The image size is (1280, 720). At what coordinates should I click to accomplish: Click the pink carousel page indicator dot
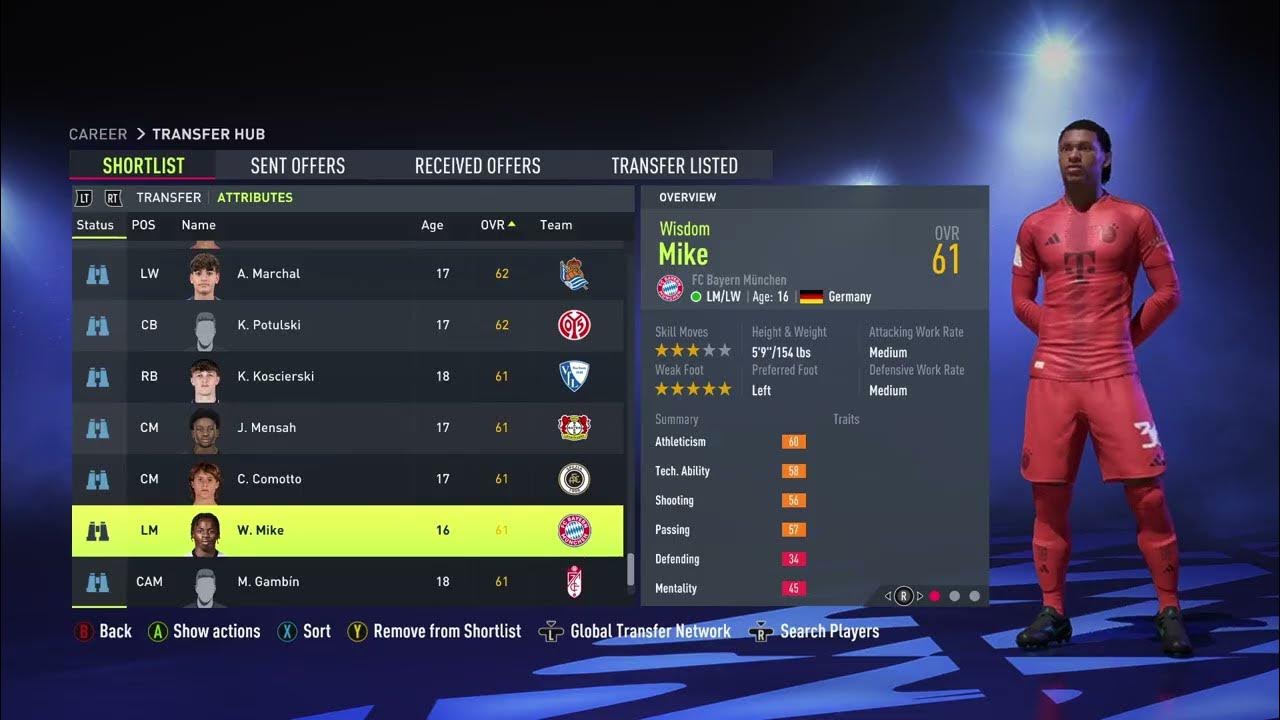click(x=934, y=595)
